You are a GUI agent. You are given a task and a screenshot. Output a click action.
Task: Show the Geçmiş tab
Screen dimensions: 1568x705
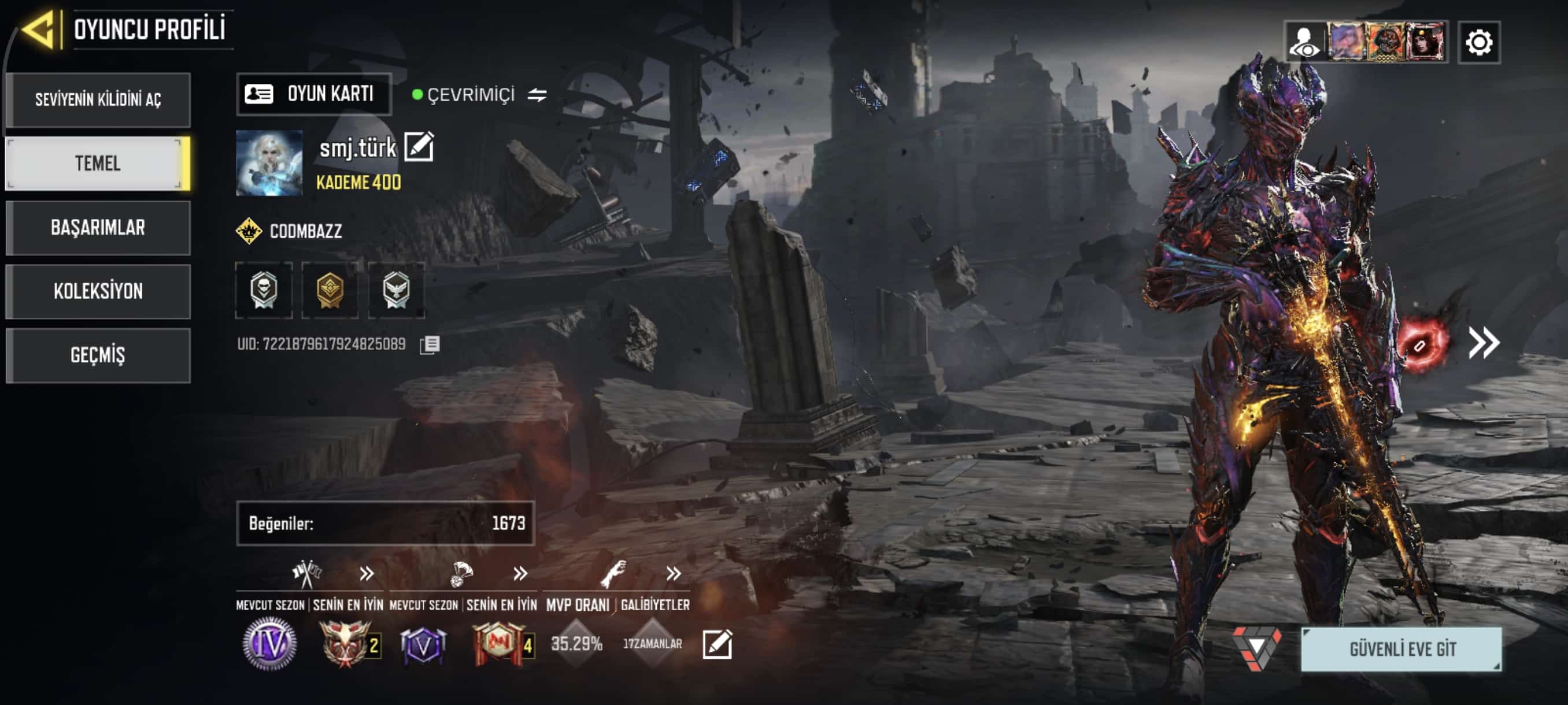(98, 355)
